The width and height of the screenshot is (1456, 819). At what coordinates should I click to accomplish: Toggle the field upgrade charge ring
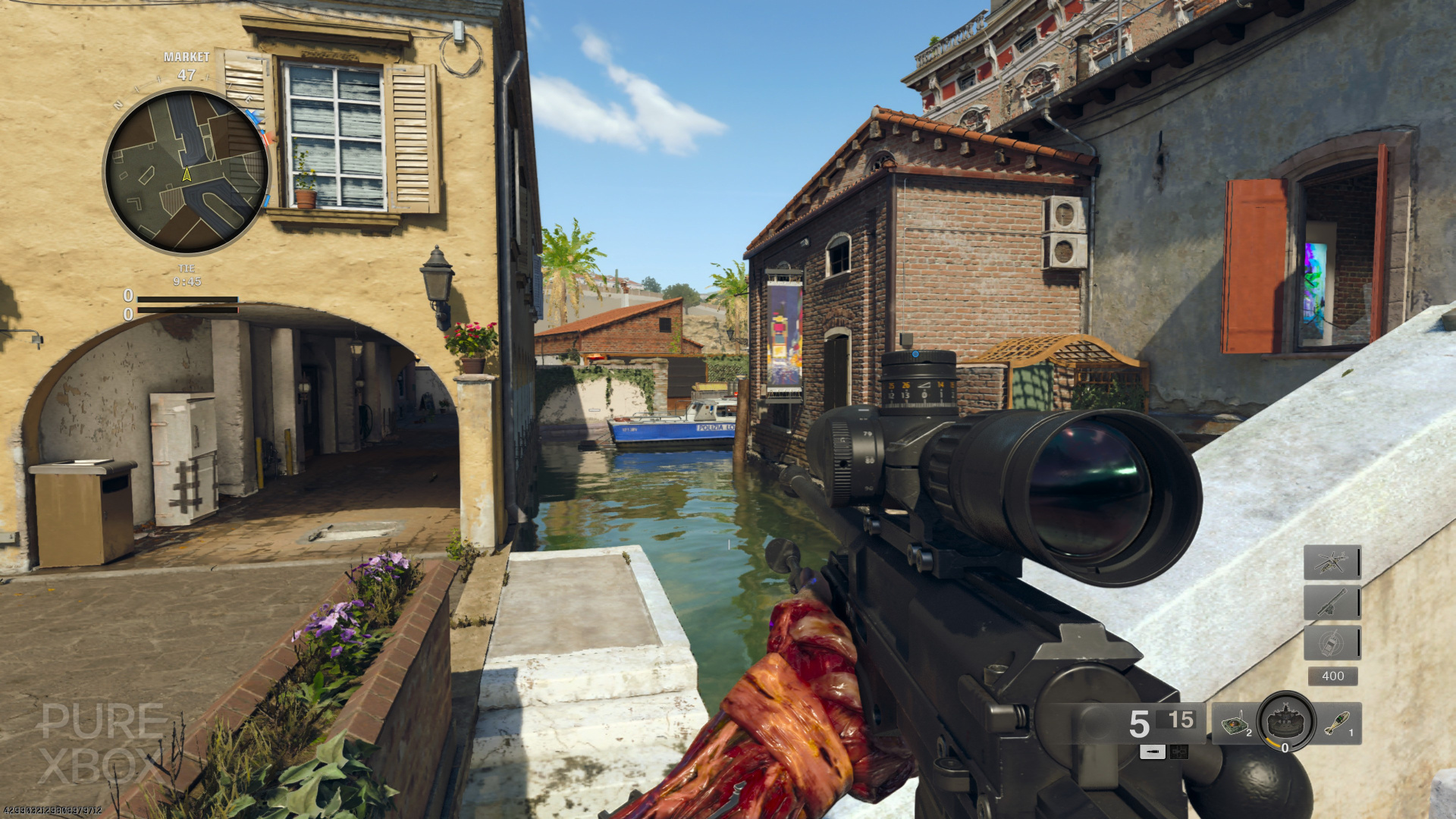pos(1272,742)
